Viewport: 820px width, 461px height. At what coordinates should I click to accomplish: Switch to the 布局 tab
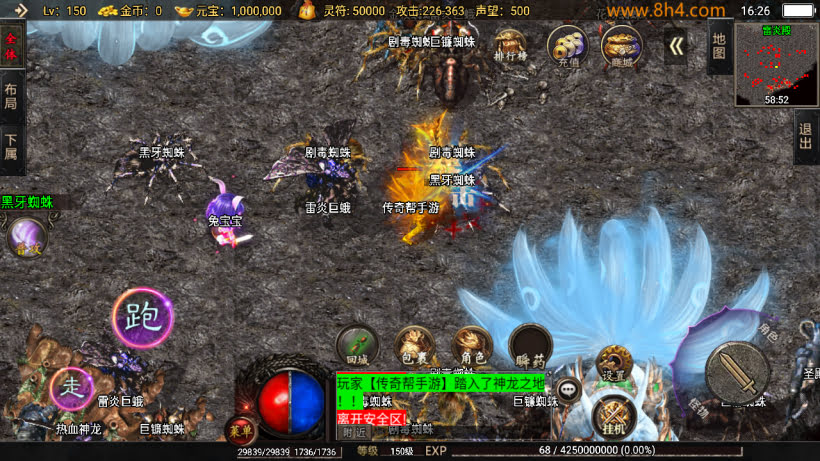coord(12,97)
